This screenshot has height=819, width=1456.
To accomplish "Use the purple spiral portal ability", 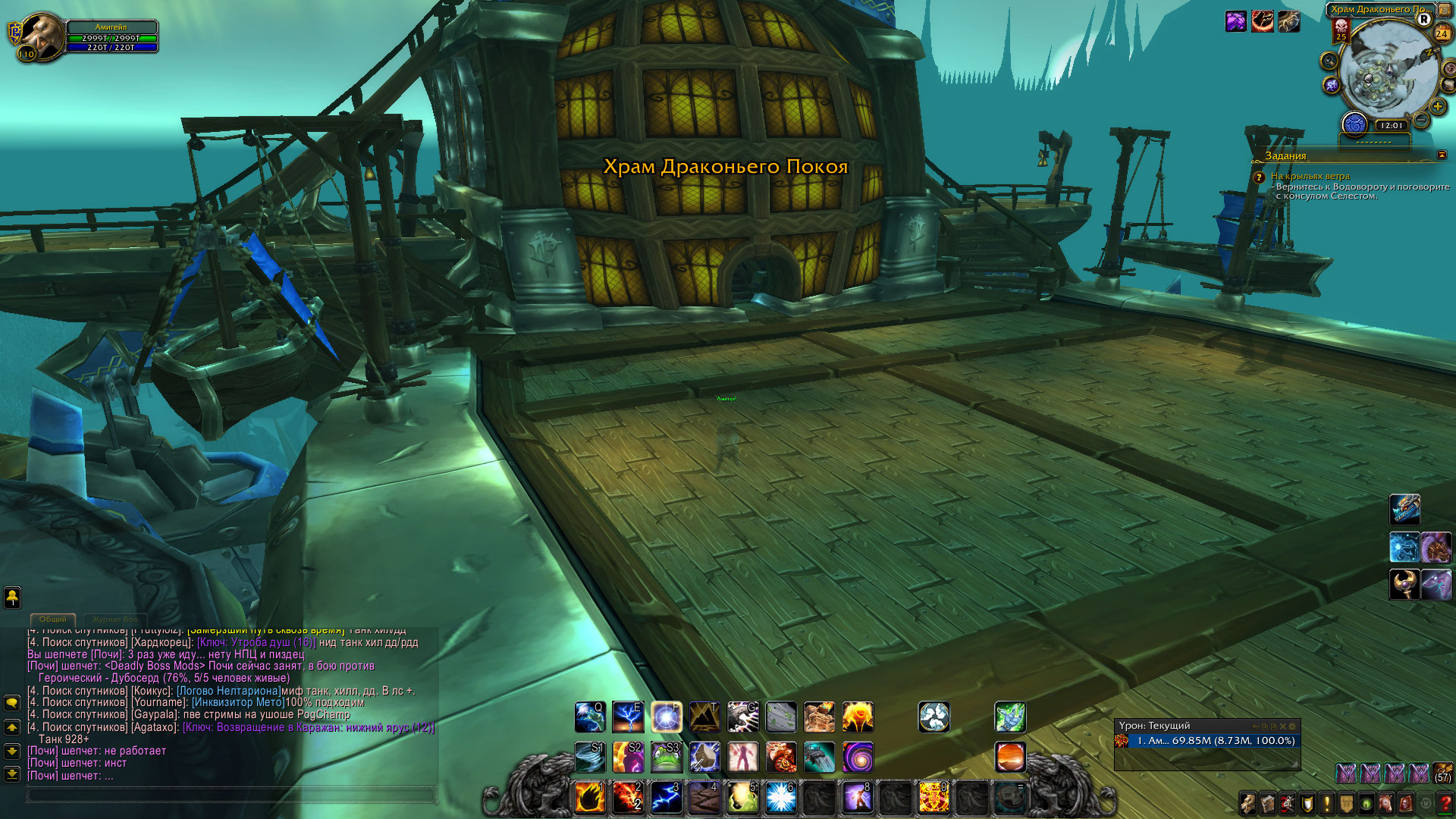I will (858, 757).
